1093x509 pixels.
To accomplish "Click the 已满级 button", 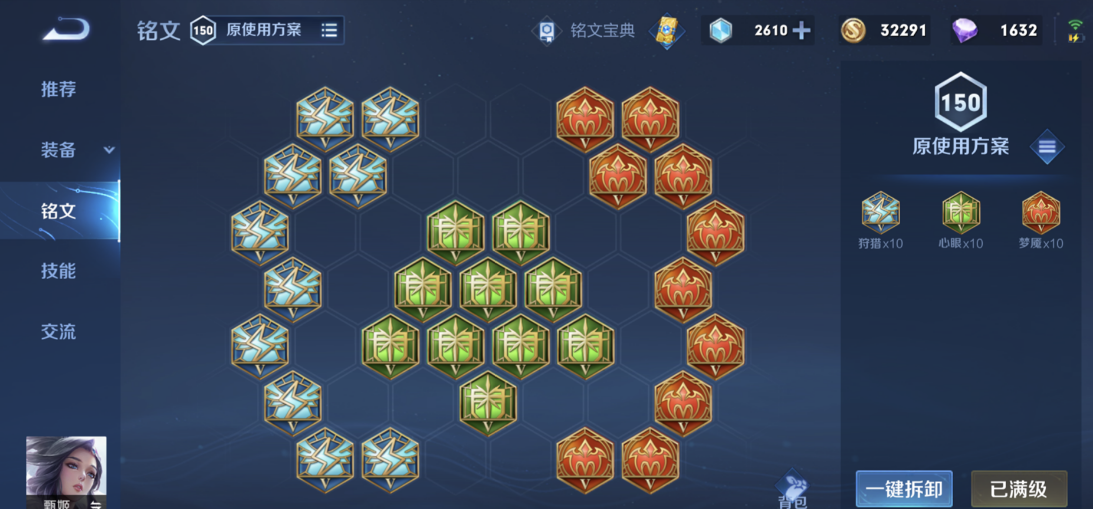I will tap(1019, 489).
